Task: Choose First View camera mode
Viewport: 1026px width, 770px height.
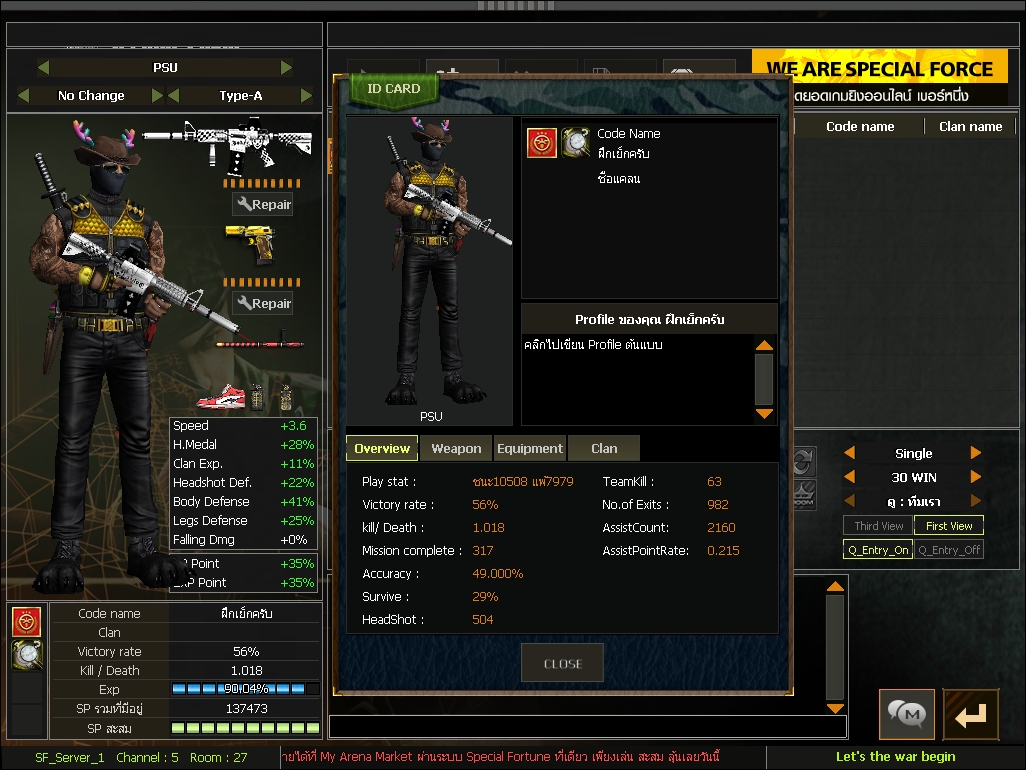Action: click(x=948, y=526)
